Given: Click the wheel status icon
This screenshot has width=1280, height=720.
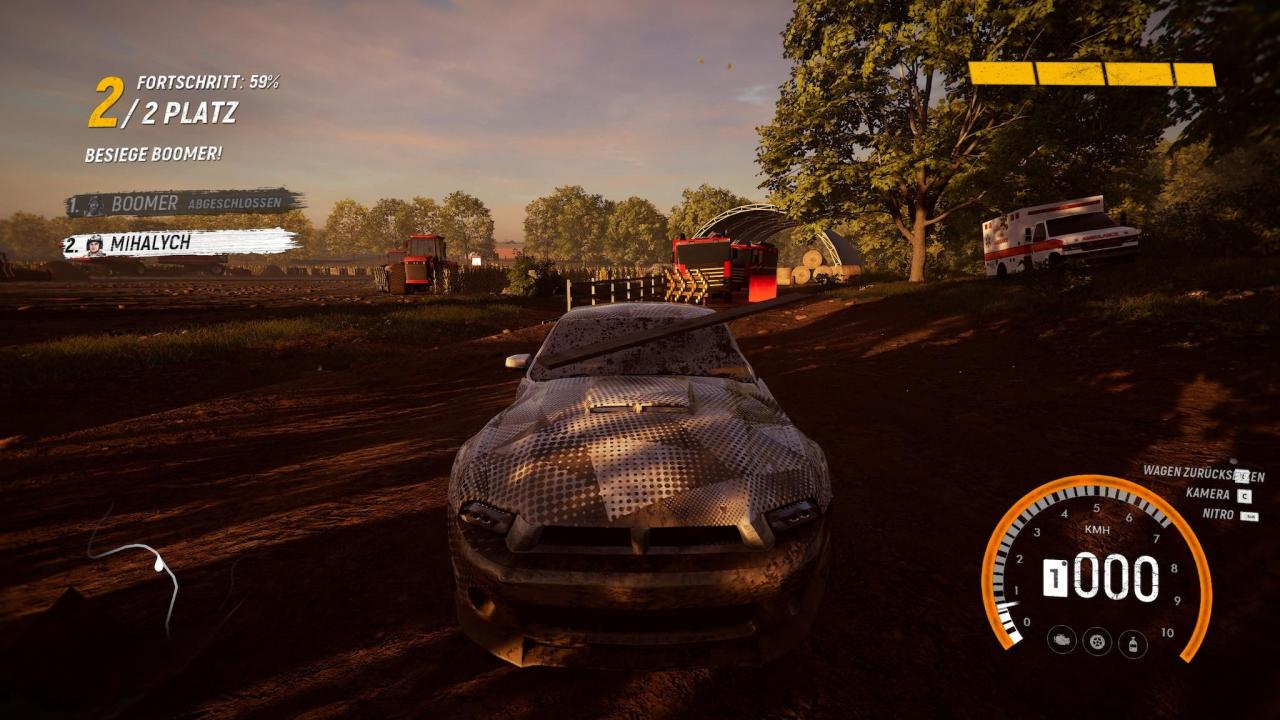Looking at the screenshot, I should (1097, 640).
